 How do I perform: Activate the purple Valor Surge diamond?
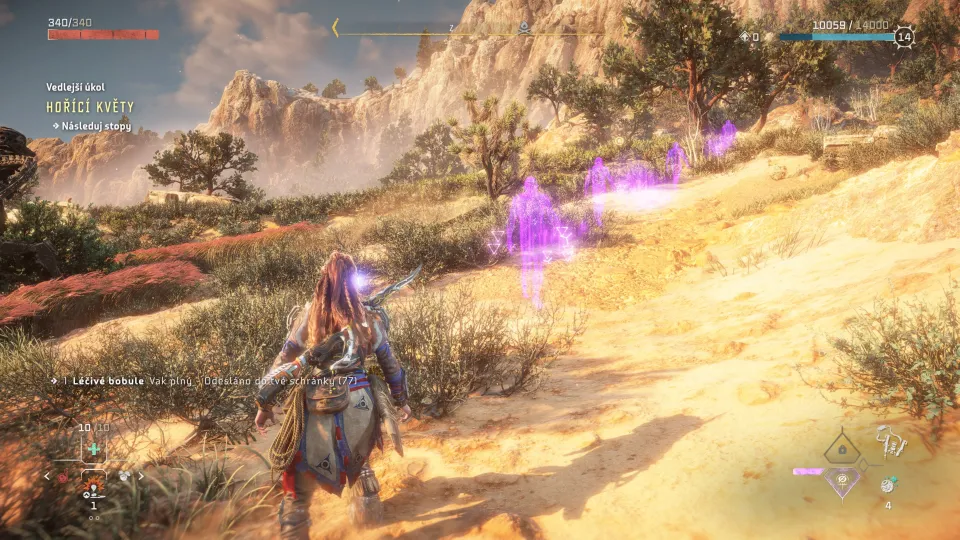(842, 481)
